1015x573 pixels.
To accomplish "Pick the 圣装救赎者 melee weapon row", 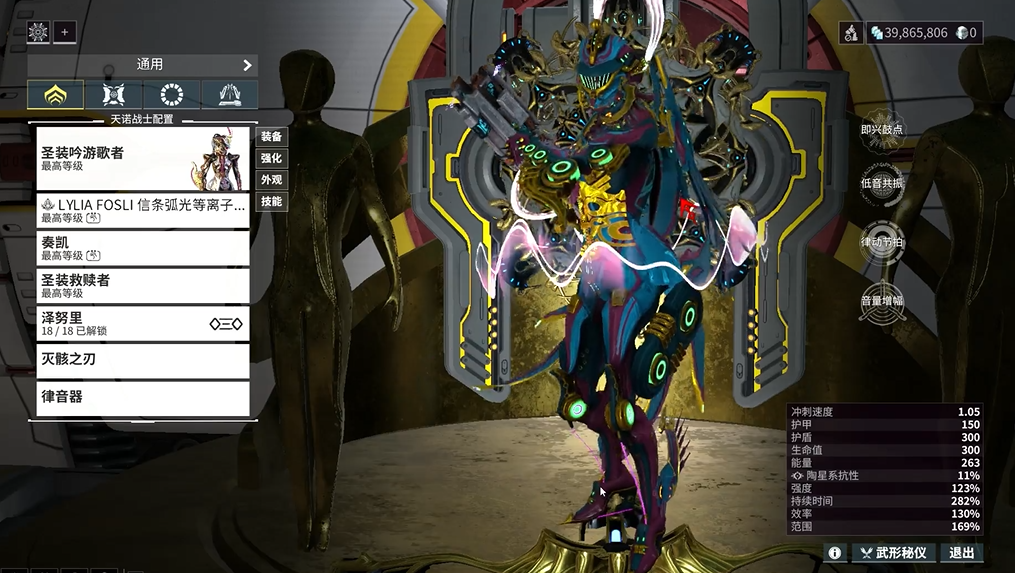I will click(142, 286).
